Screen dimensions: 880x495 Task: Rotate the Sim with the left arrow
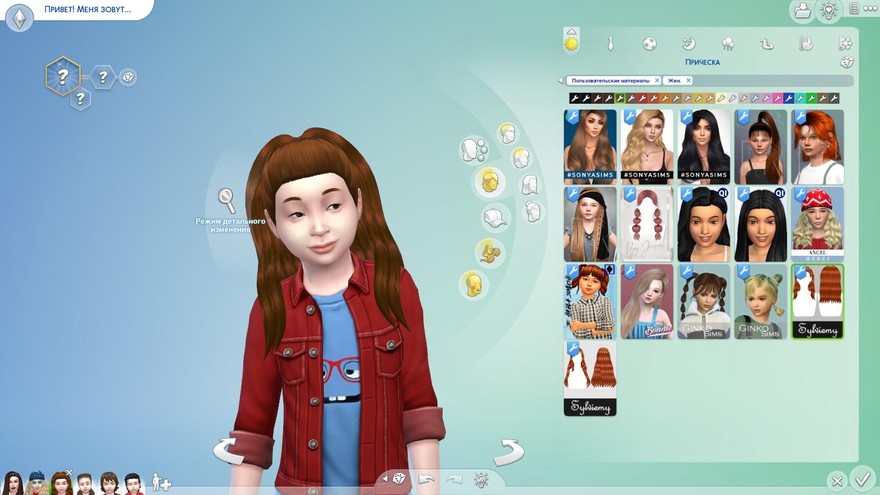pyautogui.click(x=229, y=450)
